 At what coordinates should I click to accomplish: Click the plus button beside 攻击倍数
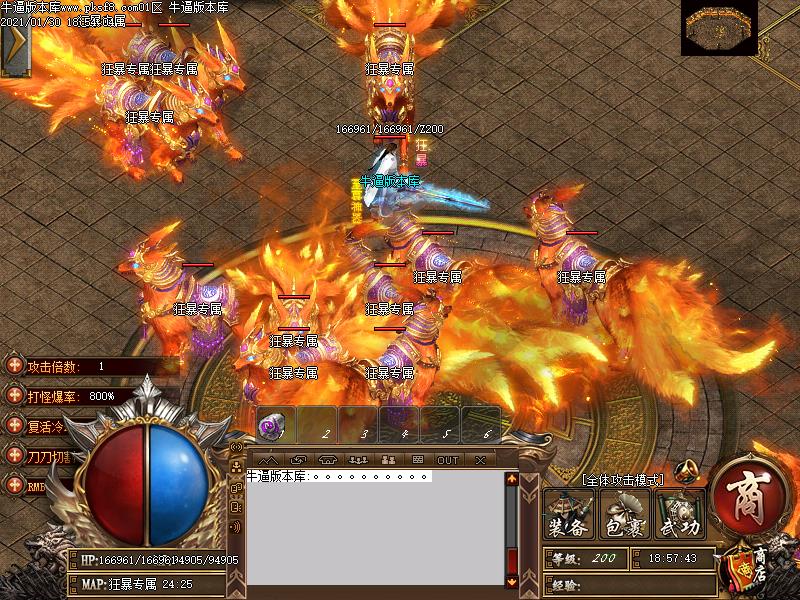(x=14, y=367)
